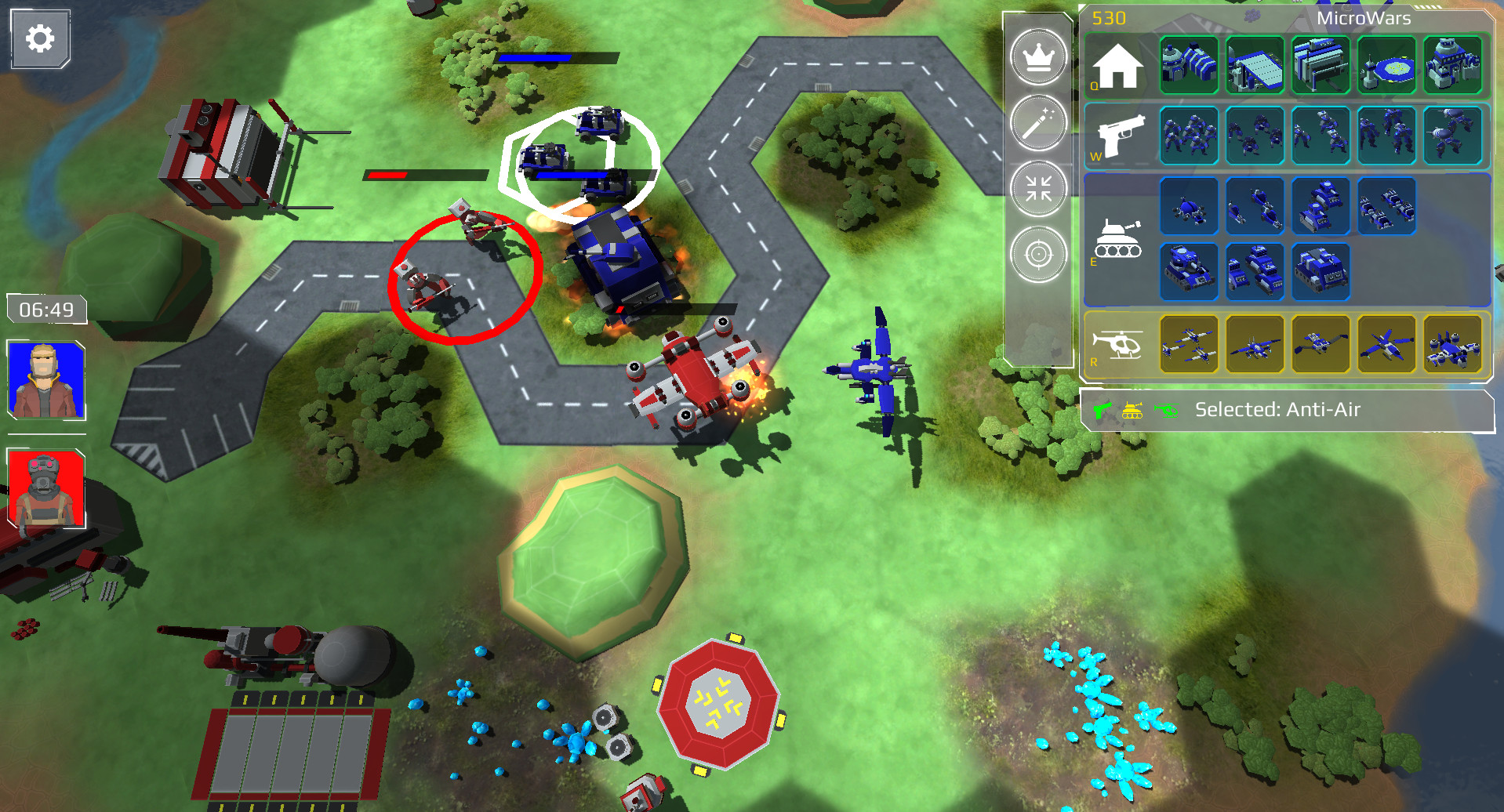Open the aircraft category via the helicopter icon

pos(1117,343)
